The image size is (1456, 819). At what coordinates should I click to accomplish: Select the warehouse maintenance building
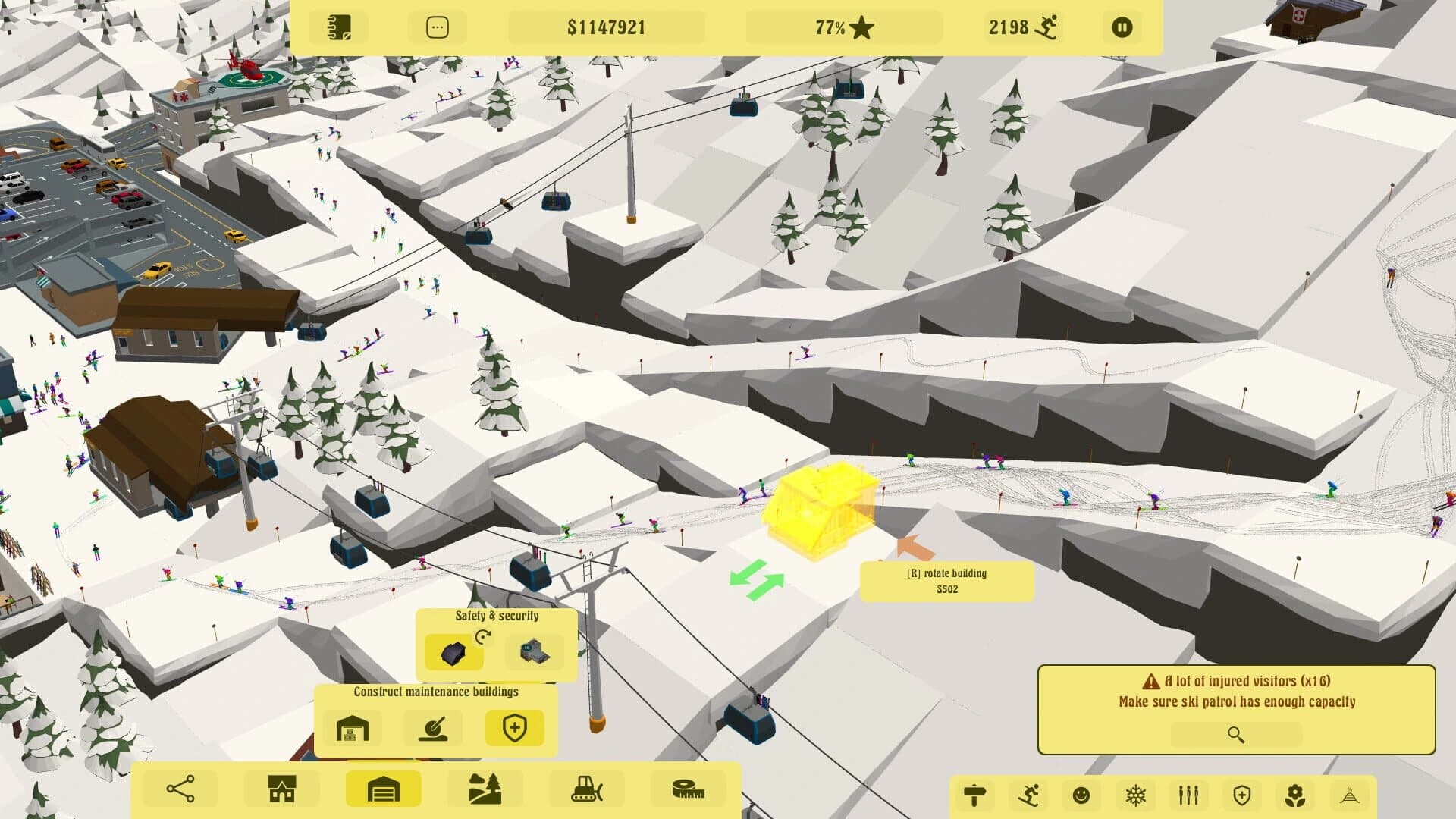click(353, 726)
